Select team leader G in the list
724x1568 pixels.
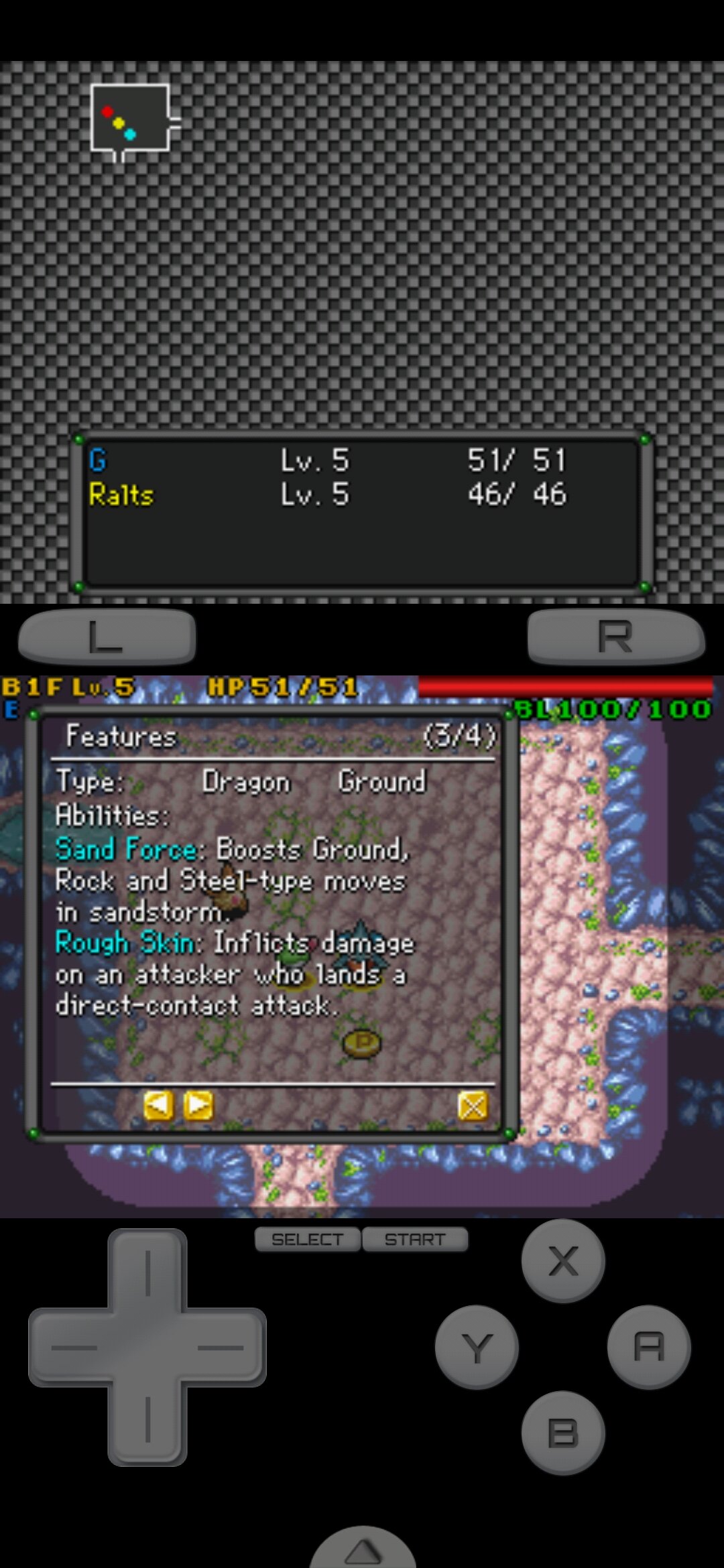pyautogui.click(x=98, y=460)
